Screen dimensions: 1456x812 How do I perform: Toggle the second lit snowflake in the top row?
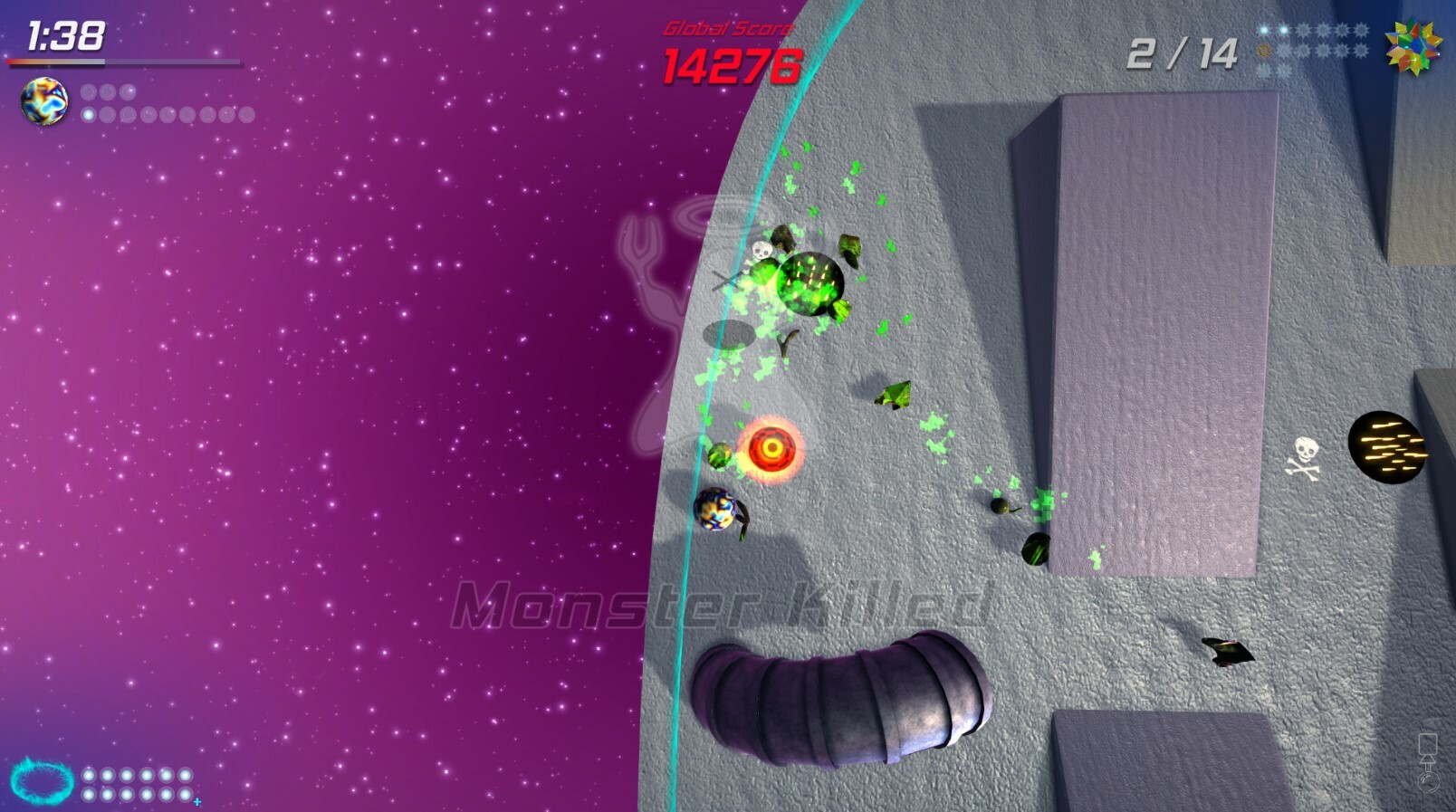pos(1284,29)
